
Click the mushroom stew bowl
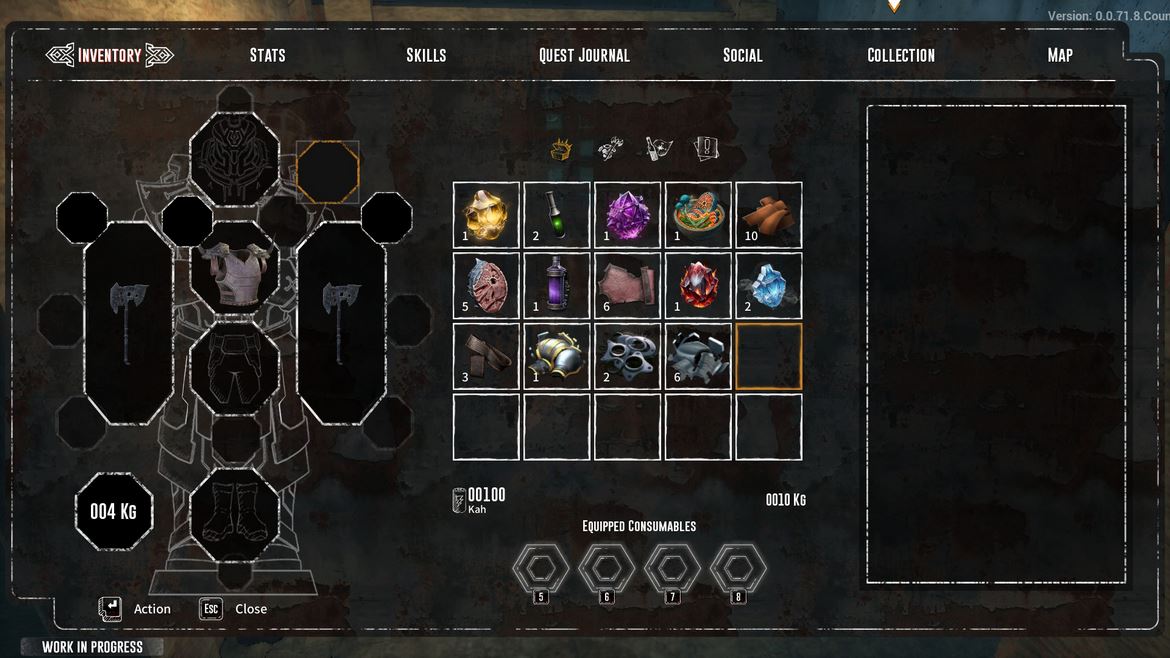pos(698,214)
